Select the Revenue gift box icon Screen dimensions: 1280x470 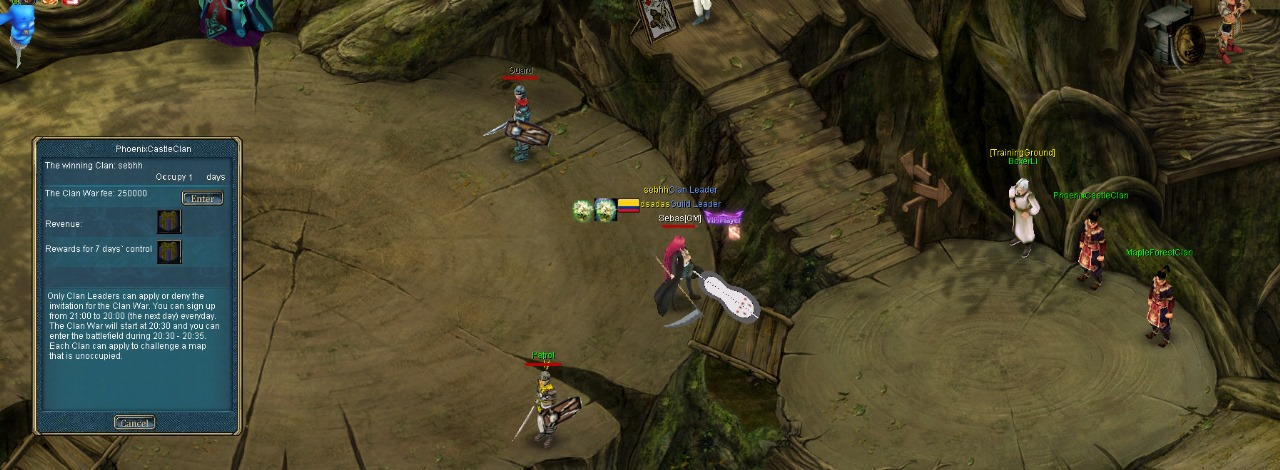[x=168, y=222]
